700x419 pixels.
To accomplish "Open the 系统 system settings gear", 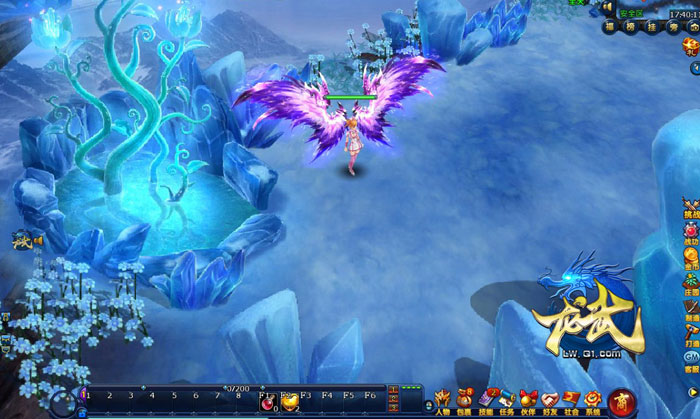I will (593, 399).
